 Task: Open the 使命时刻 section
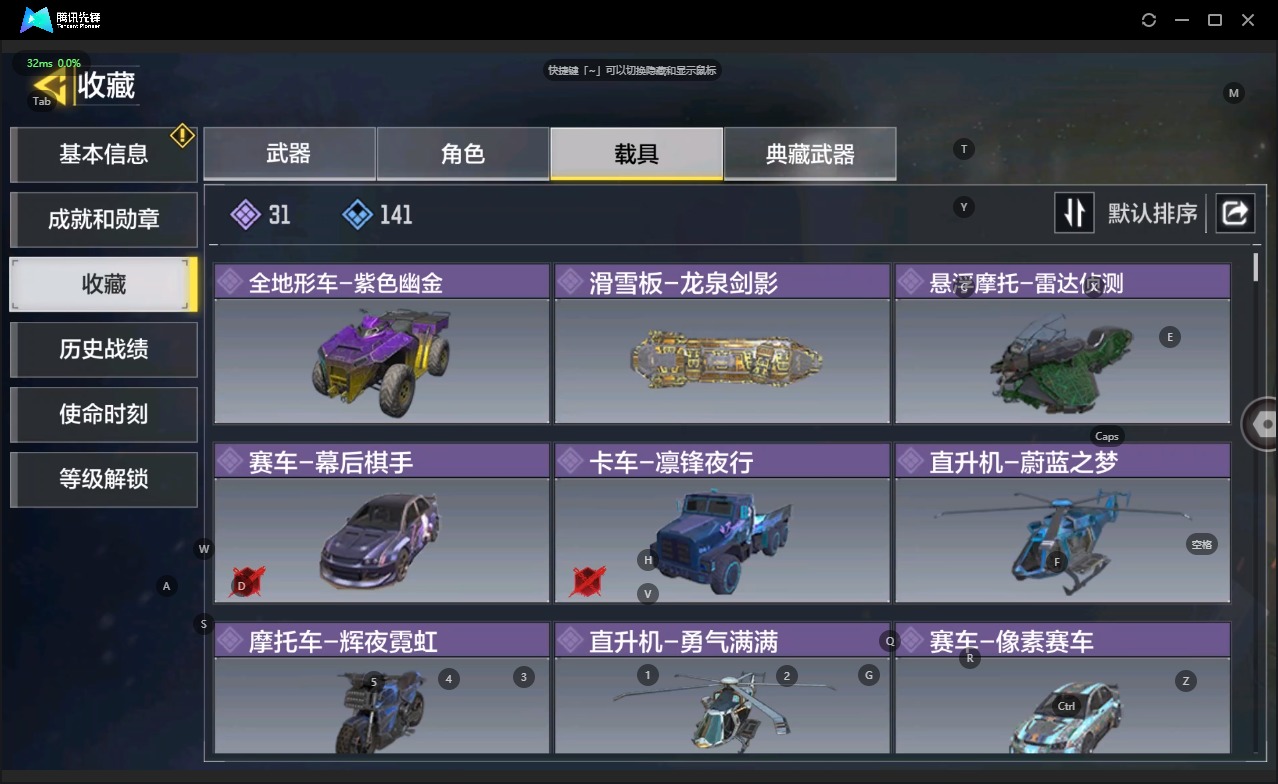point(103,414)
